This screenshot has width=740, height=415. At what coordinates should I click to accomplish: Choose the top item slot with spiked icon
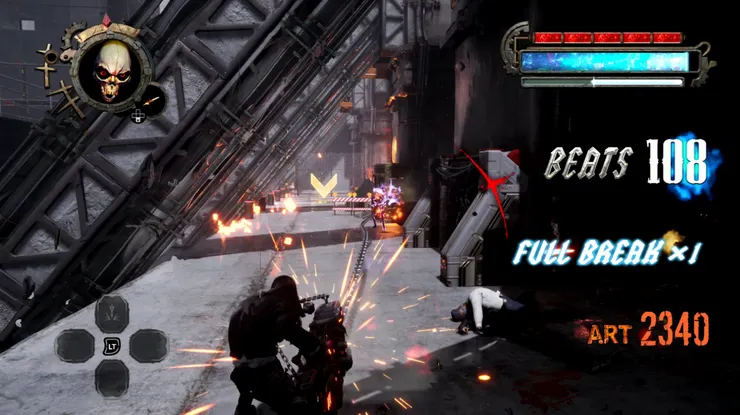pyautogui.click(x=112, y=313)
